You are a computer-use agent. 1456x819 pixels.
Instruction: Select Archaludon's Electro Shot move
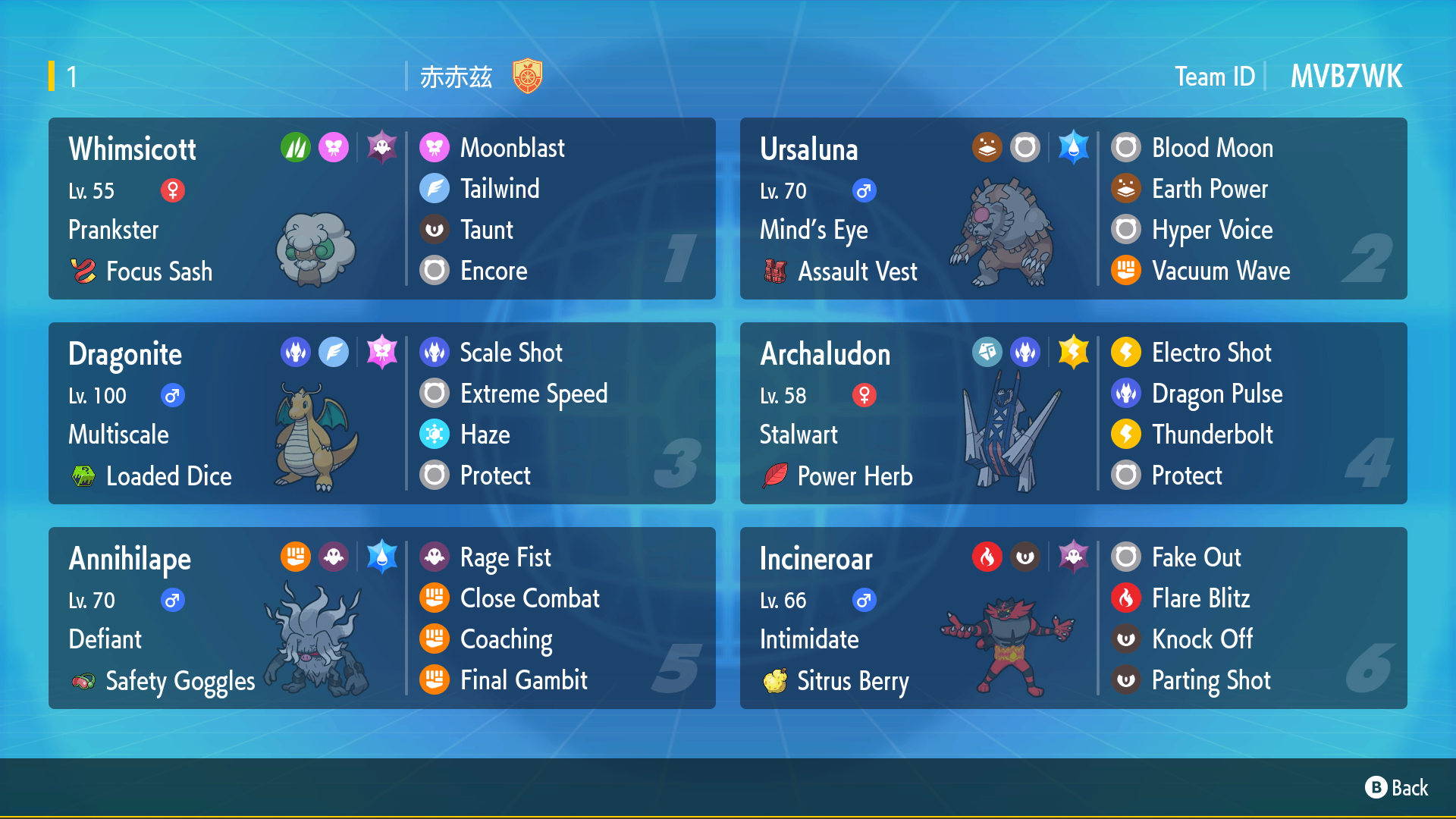pyautogui.click(x=1211, y=353)
